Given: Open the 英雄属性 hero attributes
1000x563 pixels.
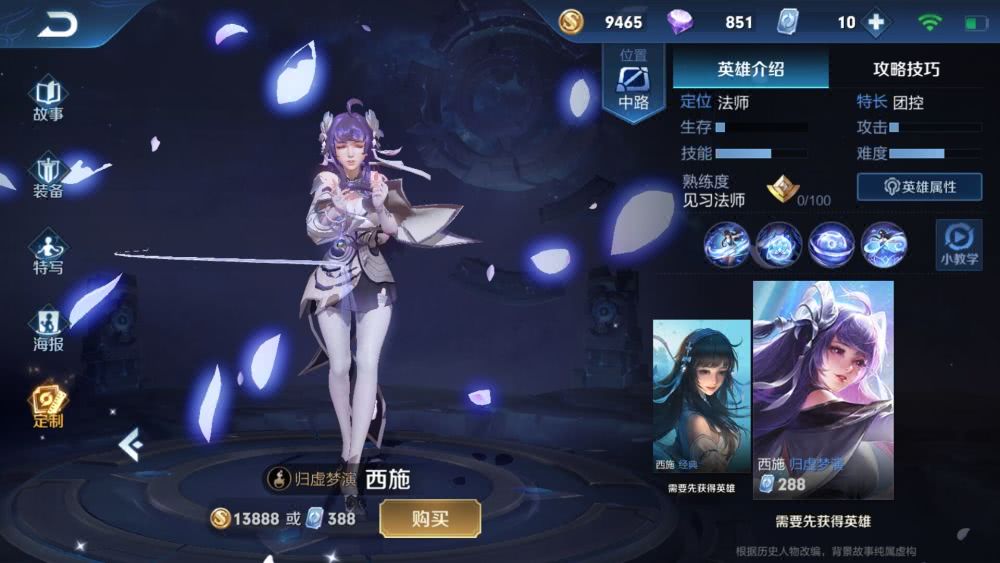Looking at the screenshot, I should 918,187.
